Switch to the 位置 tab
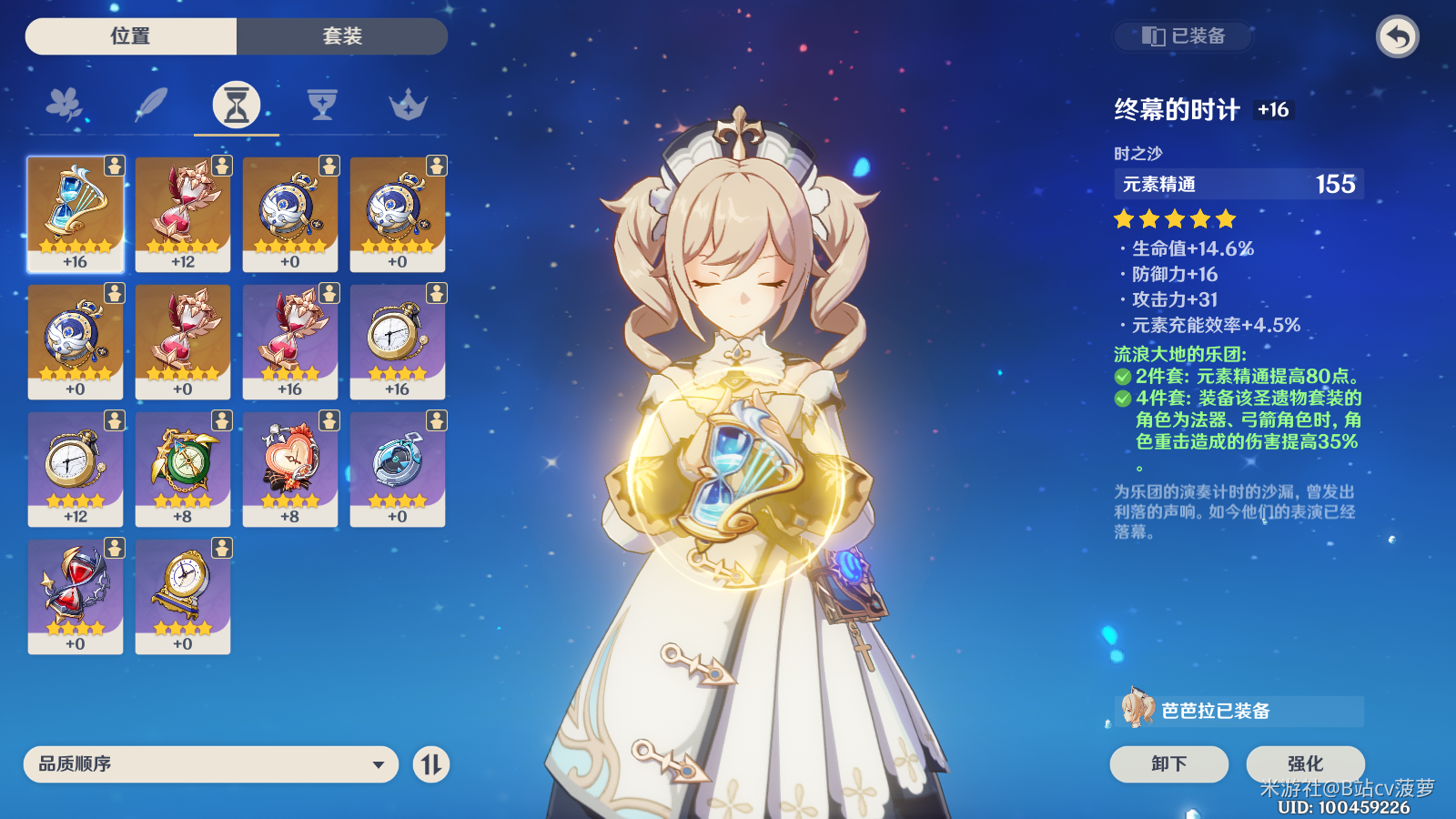Viewport: 1456px width, 819px height. (131, 36)
